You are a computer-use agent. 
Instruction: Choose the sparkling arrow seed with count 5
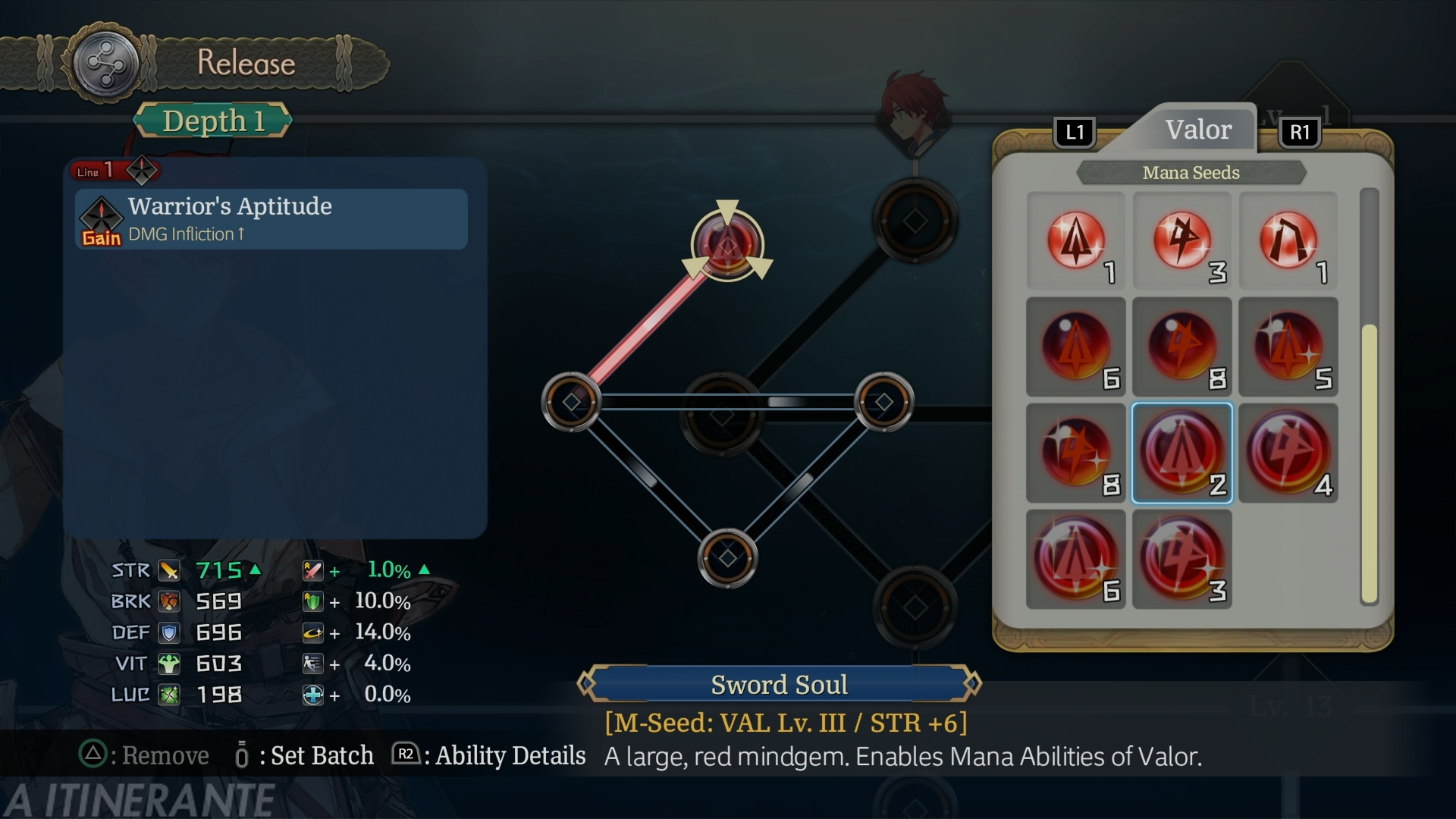coord(1288,347)
